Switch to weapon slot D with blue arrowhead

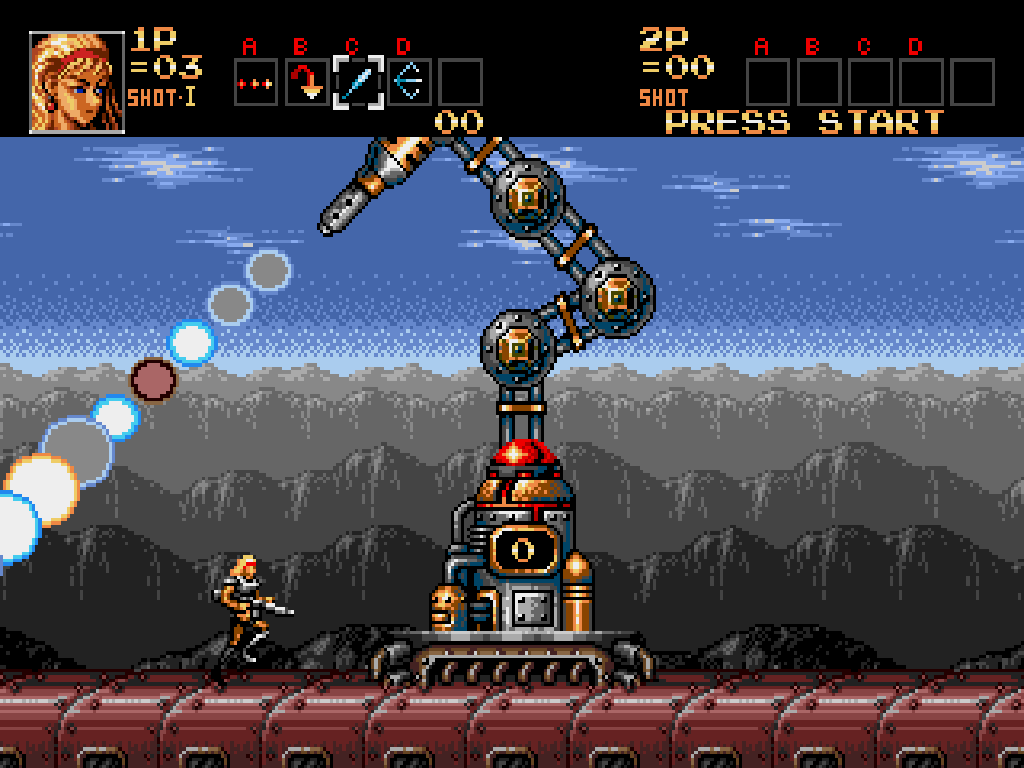pyautogui.click(x=409, y=83)
